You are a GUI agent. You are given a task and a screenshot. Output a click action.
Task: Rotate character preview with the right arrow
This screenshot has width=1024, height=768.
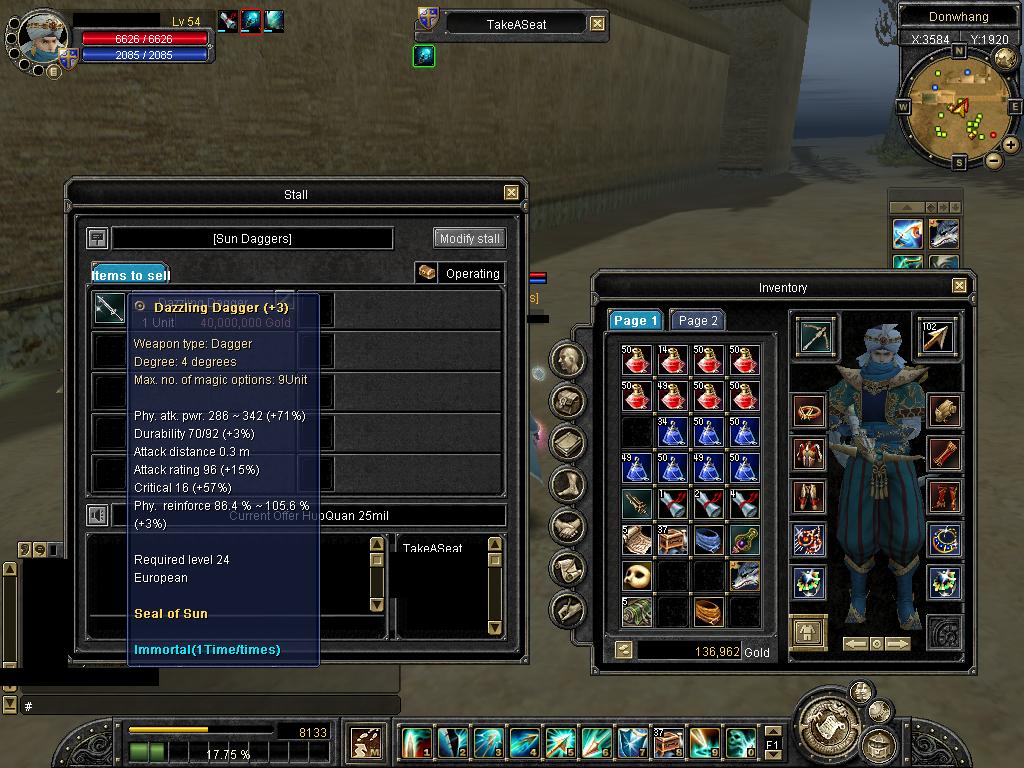pos(898,644)
